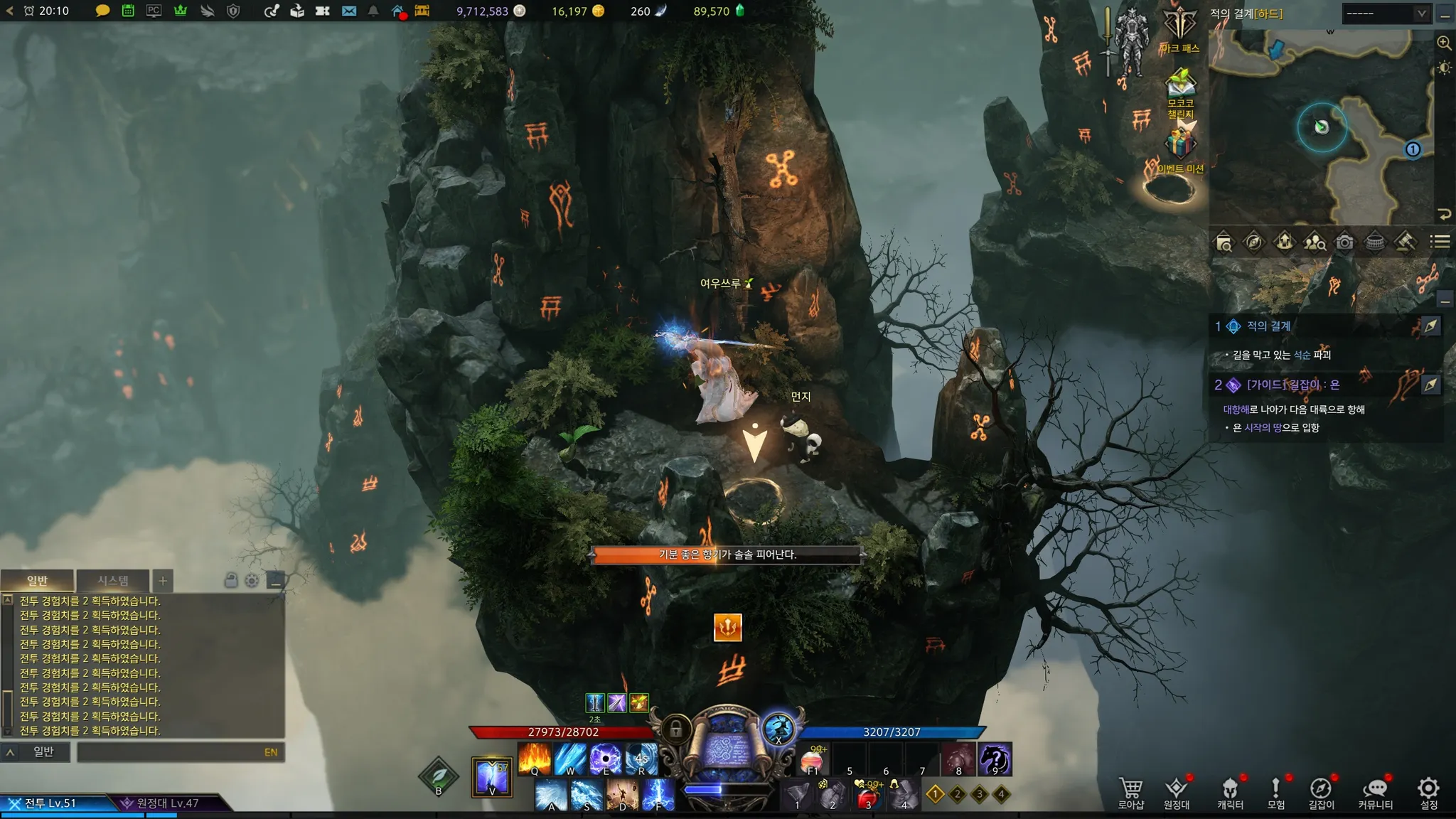This screenshot has width=1456, height=819.
Task: Open the 모험 adventure menu
Action: point(1276,792)
